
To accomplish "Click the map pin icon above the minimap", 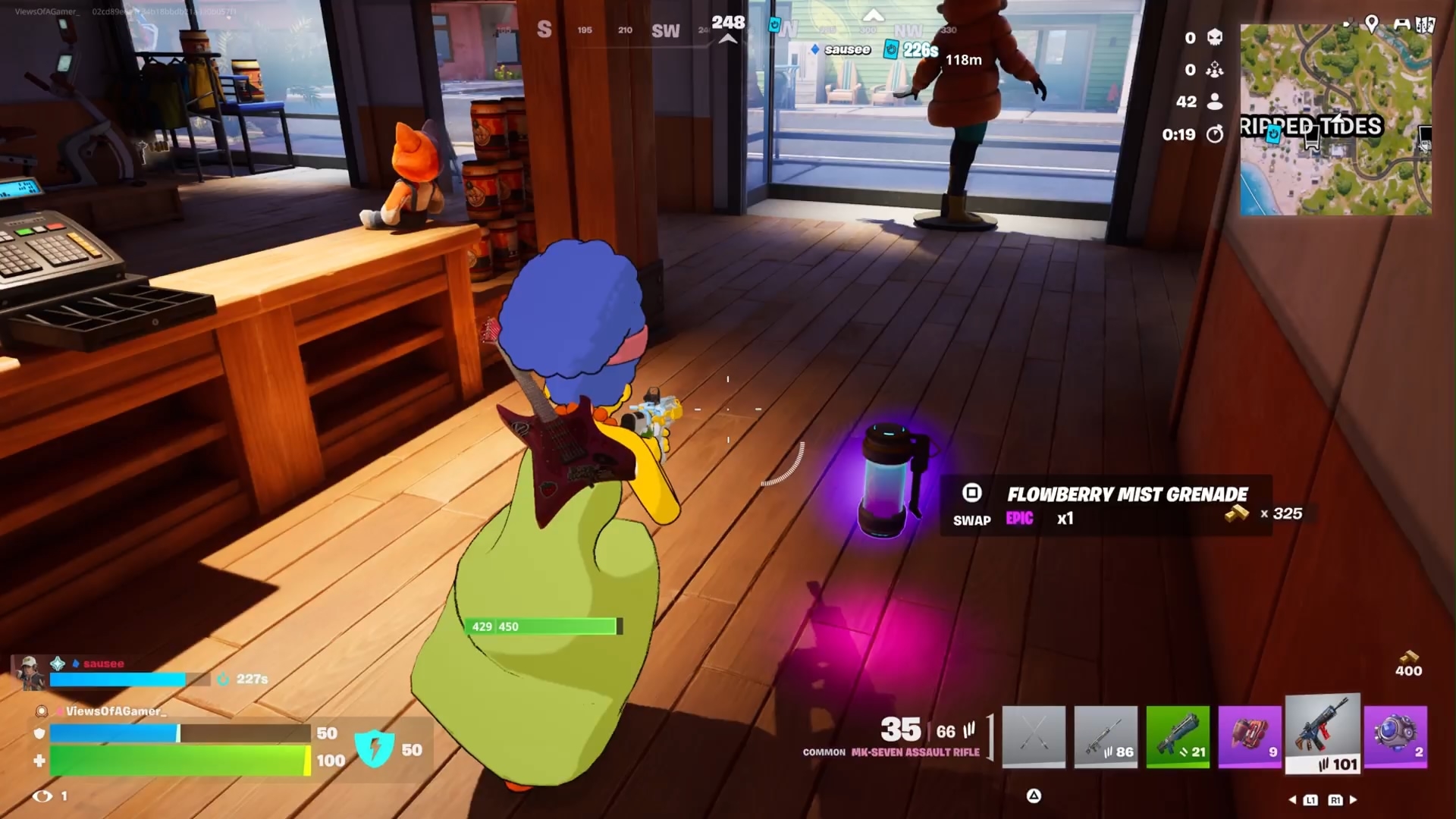I will [1372, 24].
